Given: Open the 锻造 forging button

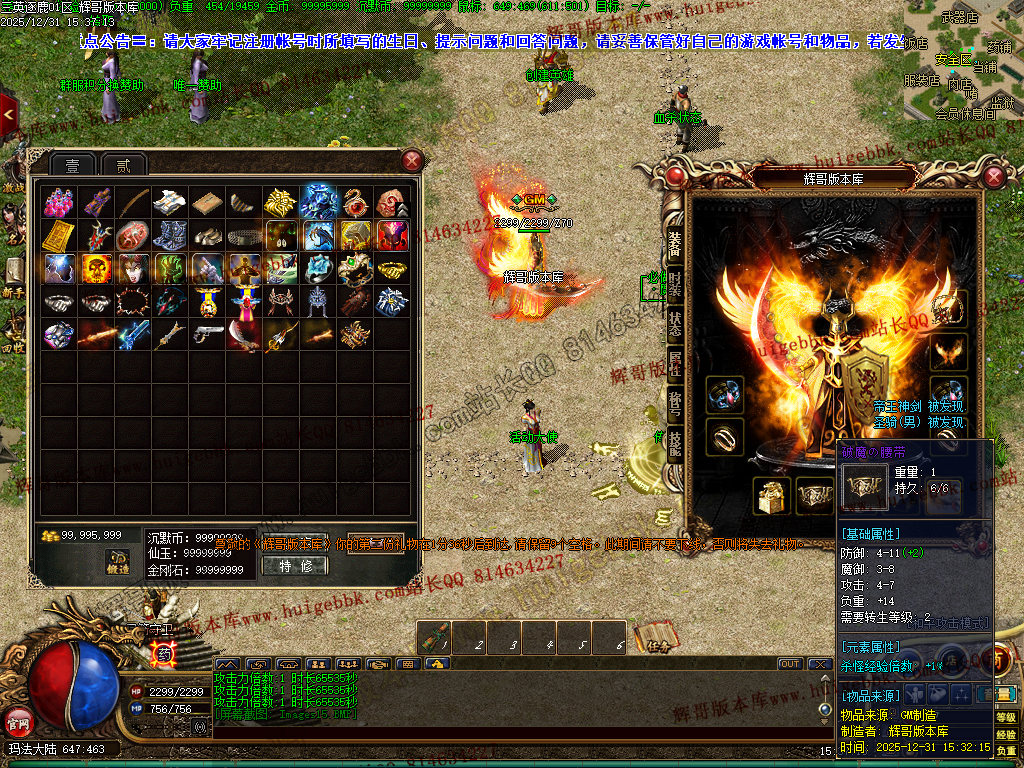Looking at the screenshot, I should pos(118,562).
